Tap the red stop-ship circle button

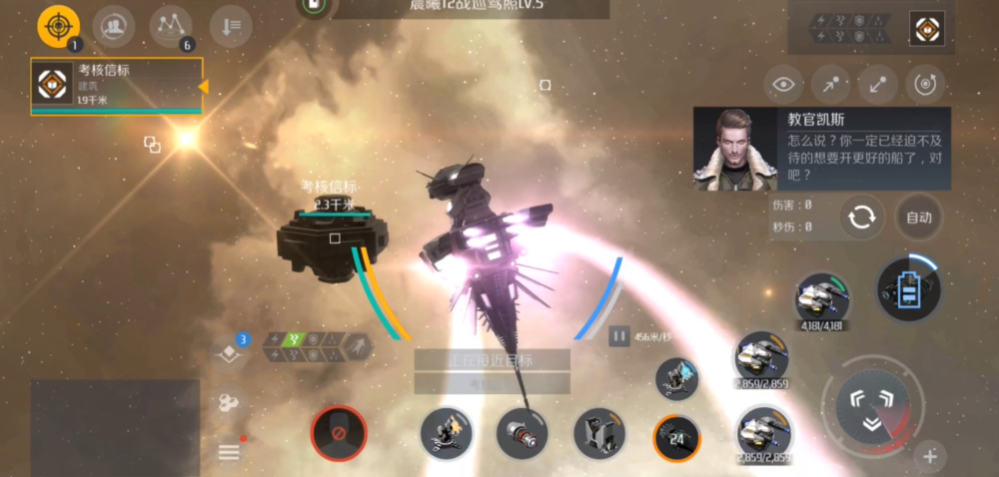pos(338,433)
